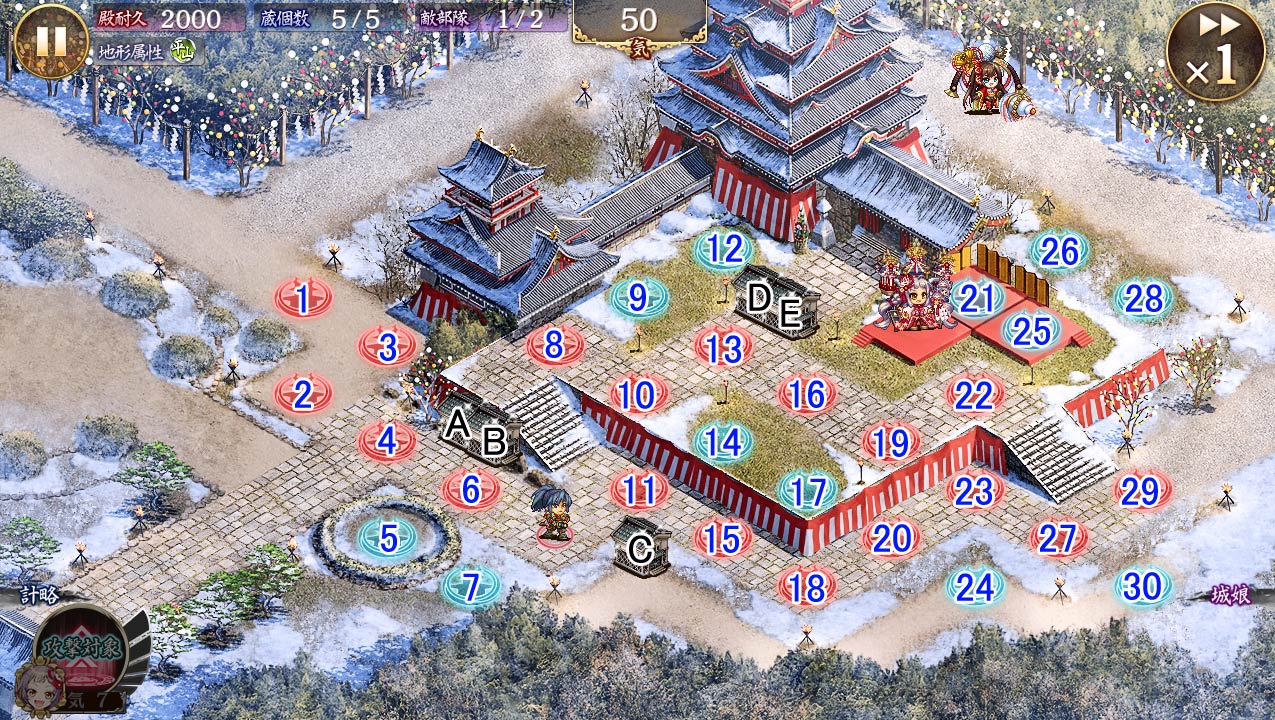
Task: Select blue placement tile number 14
Action: (723, 441)
